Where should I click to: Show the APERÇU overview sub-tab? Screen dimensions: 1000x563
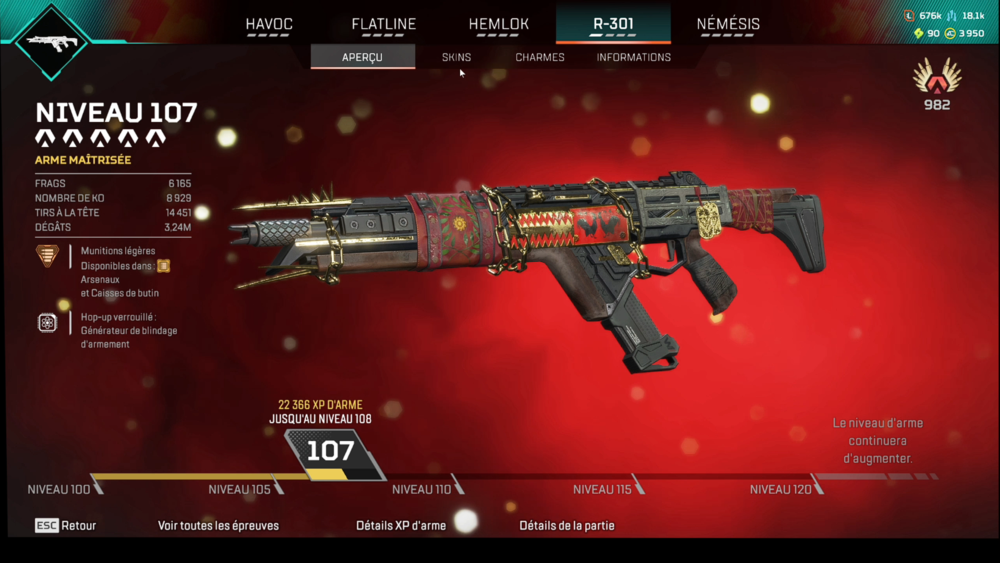pos(362,57)
